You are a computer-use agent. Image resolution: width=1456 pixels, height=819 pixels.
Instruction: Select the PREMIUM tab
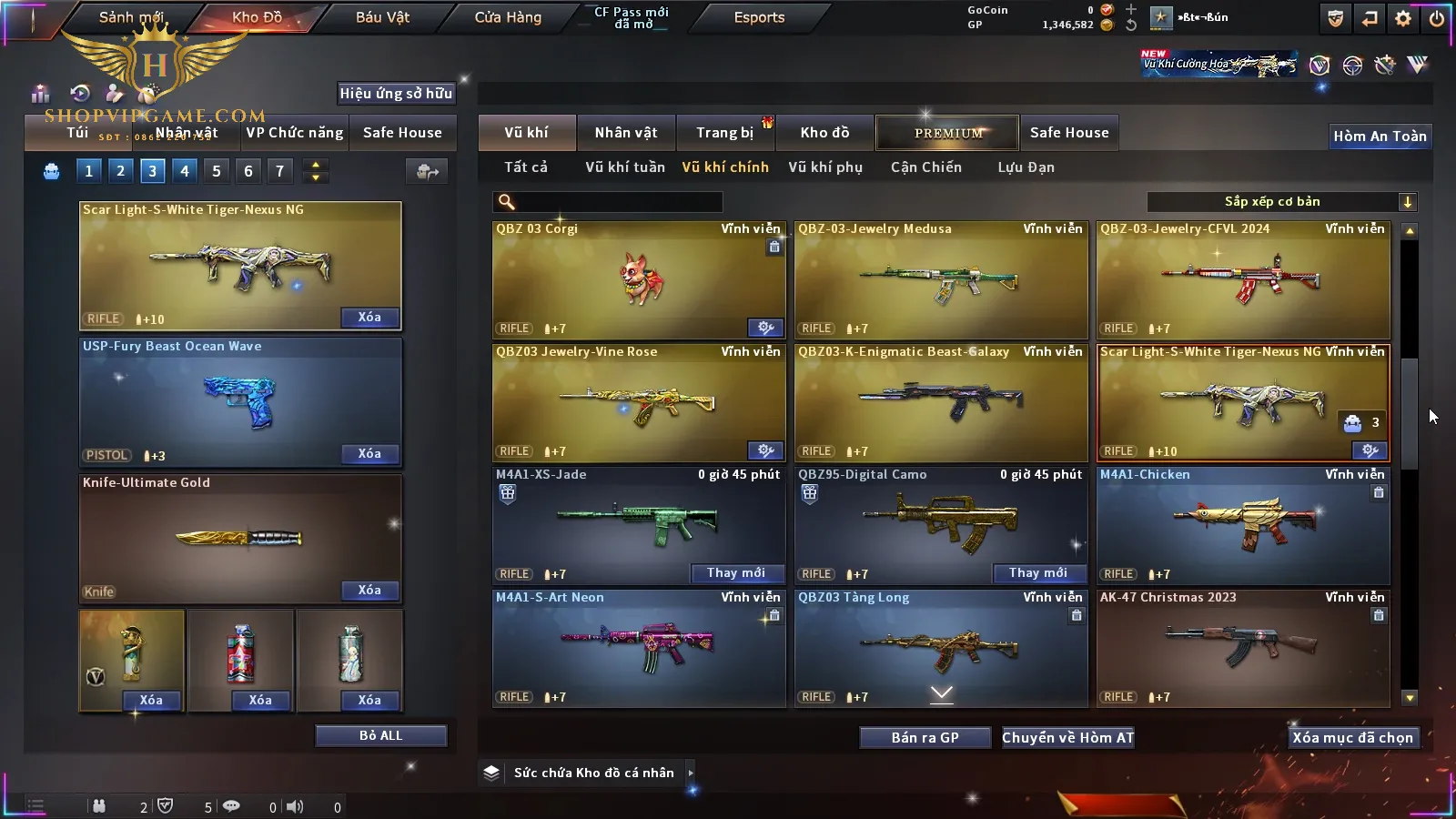[948, 133]
